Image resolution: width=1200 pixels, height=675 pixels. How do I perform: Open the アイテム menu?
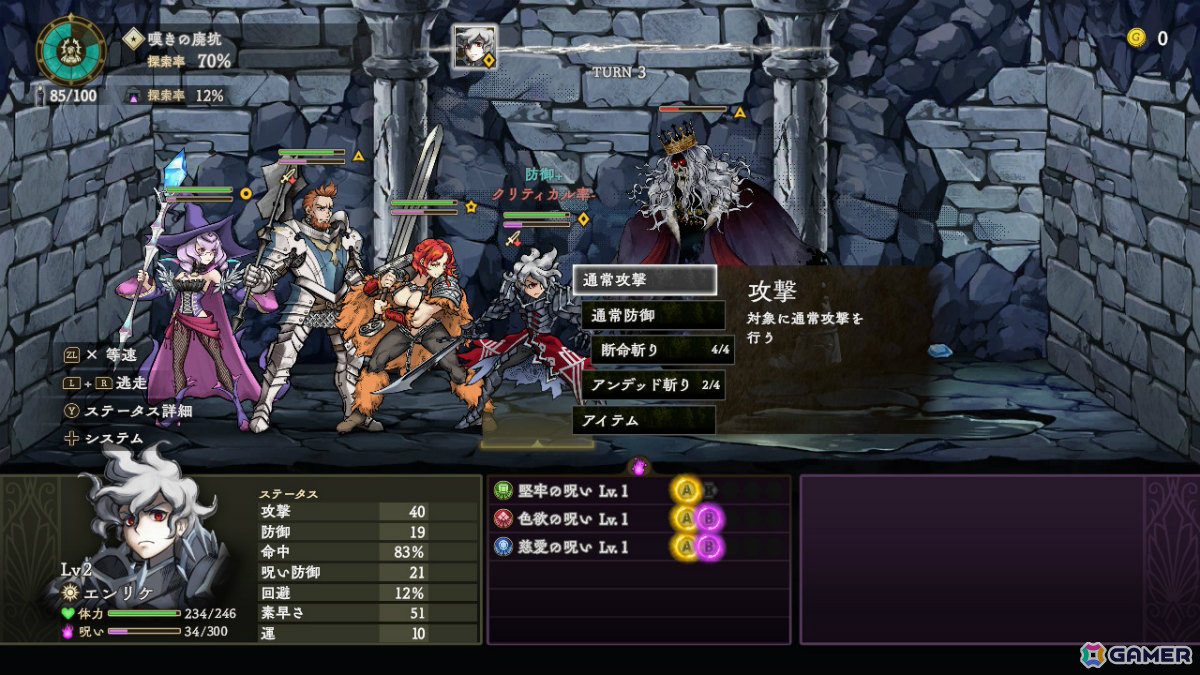[644, 420]
